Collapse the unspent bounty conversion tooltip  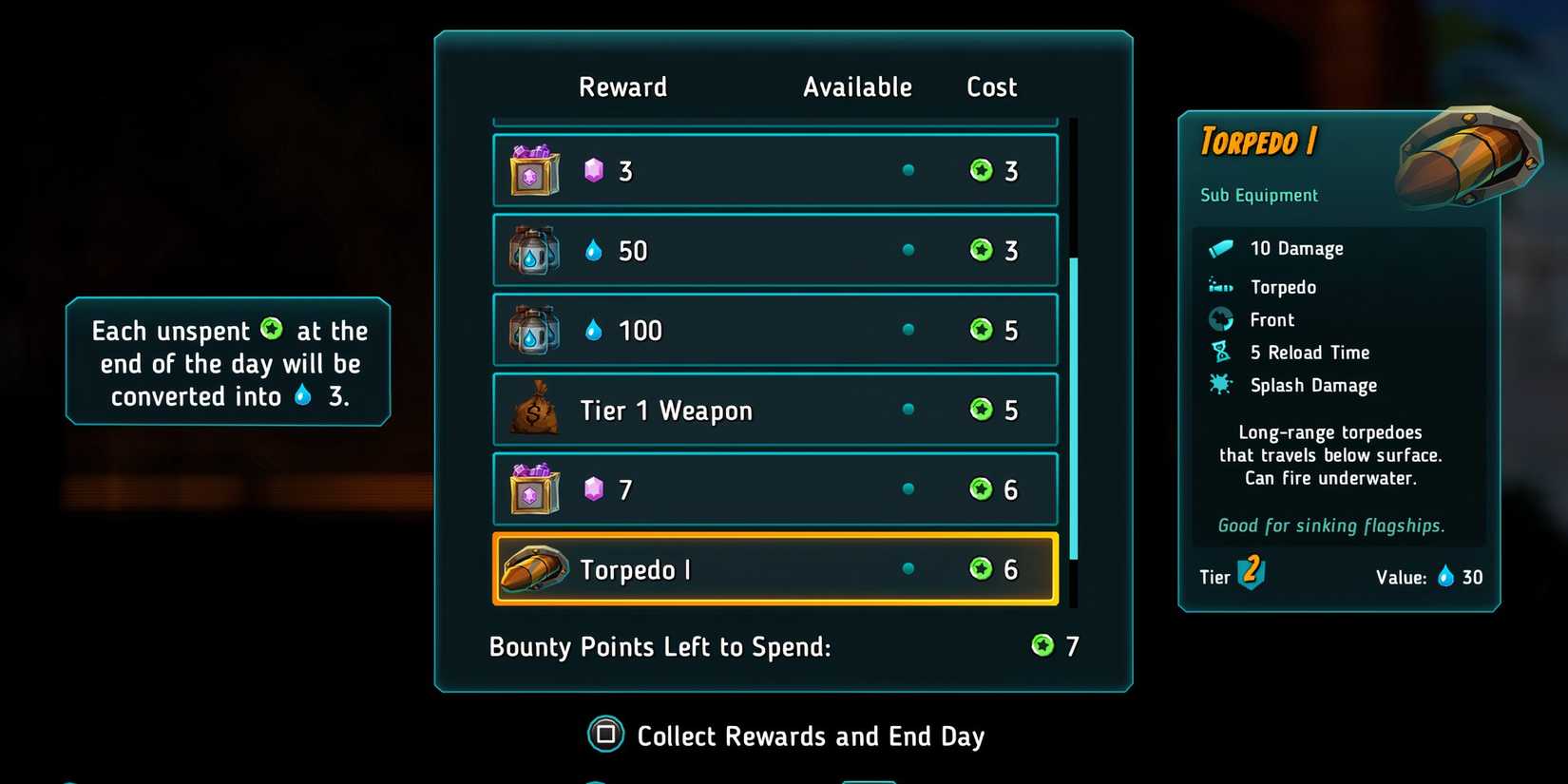coord(227,363)
